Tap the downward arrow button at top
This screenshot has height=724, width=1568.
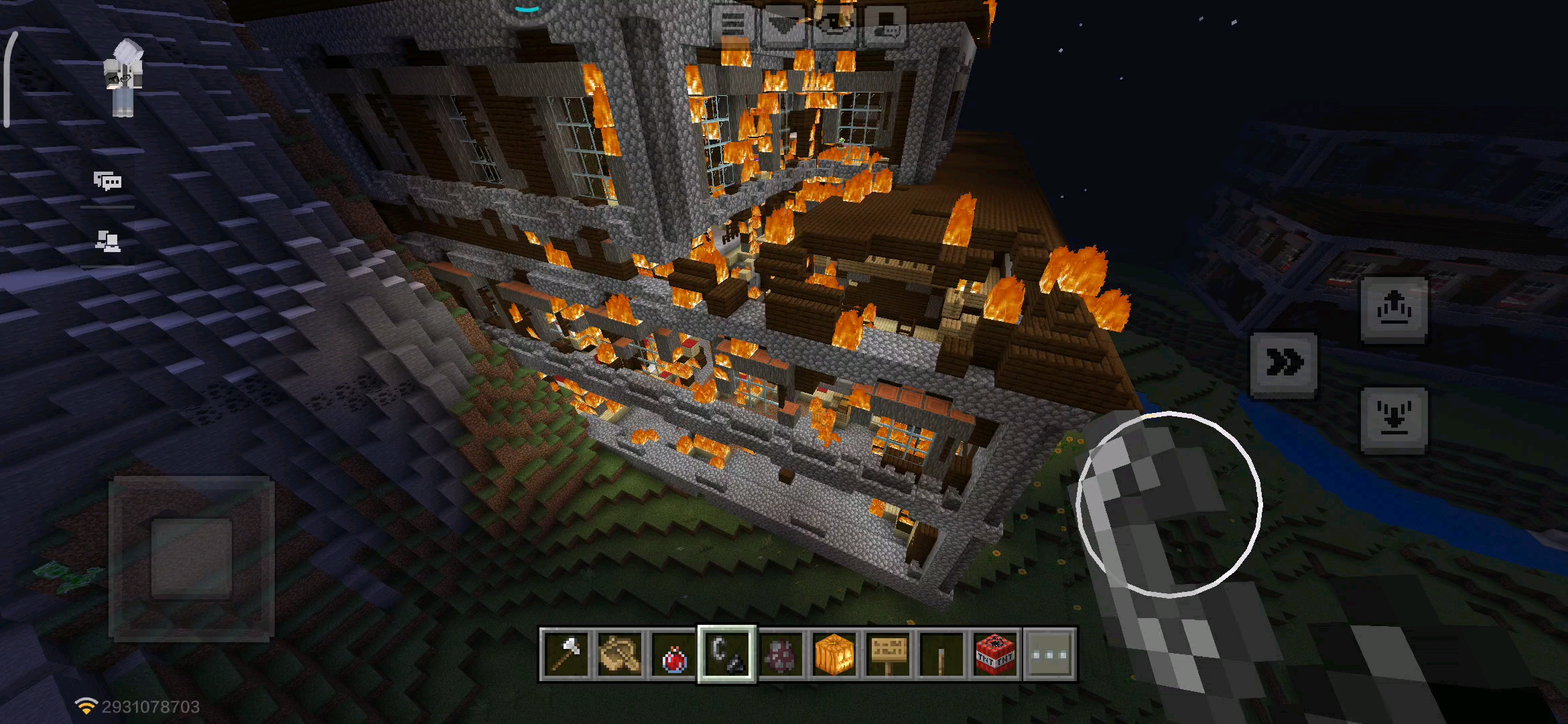pos(784,26)
